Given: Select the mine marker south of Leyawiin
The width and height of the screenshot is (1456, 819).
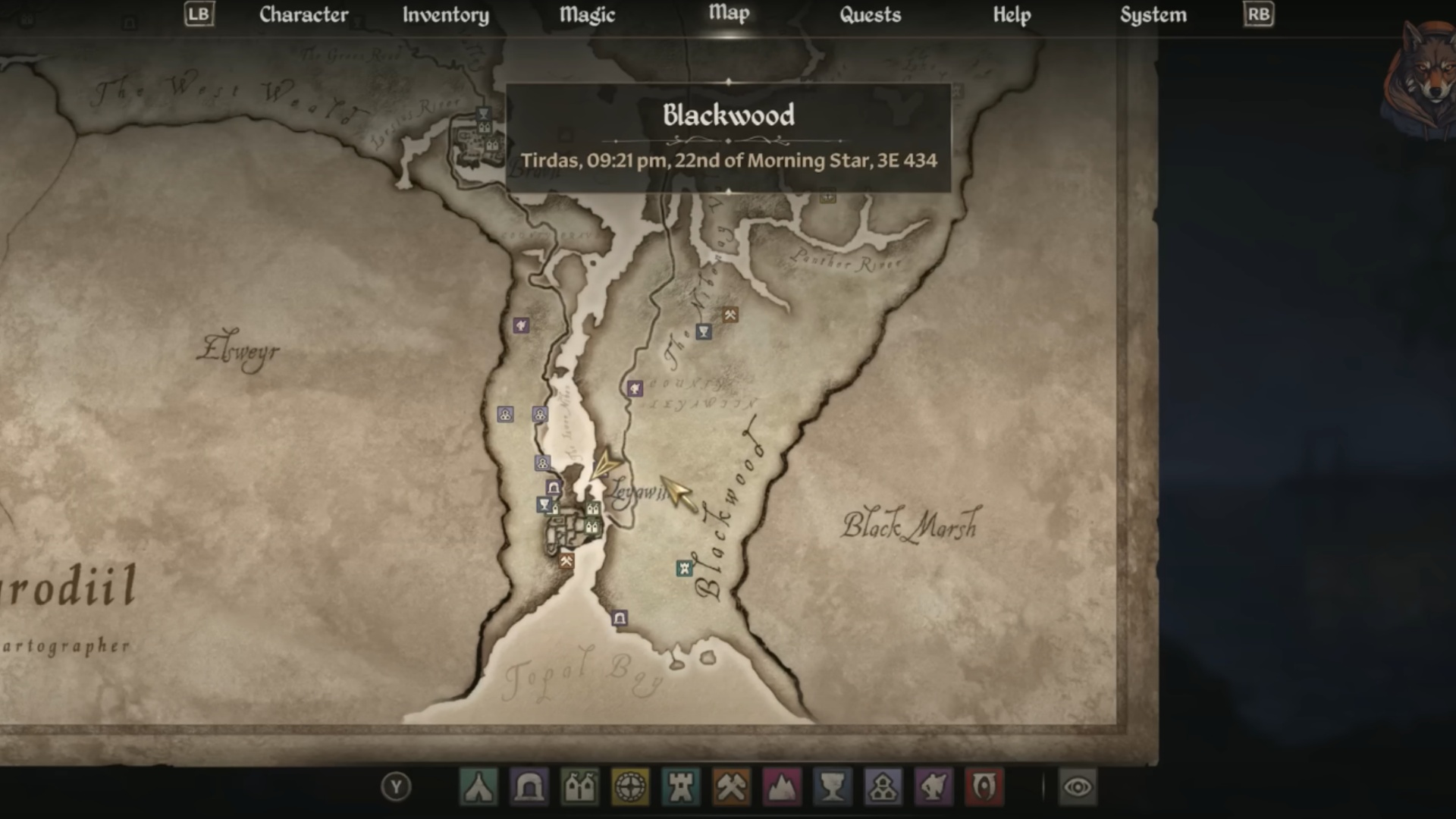Looking at the screenshot, I should (566, 561).
